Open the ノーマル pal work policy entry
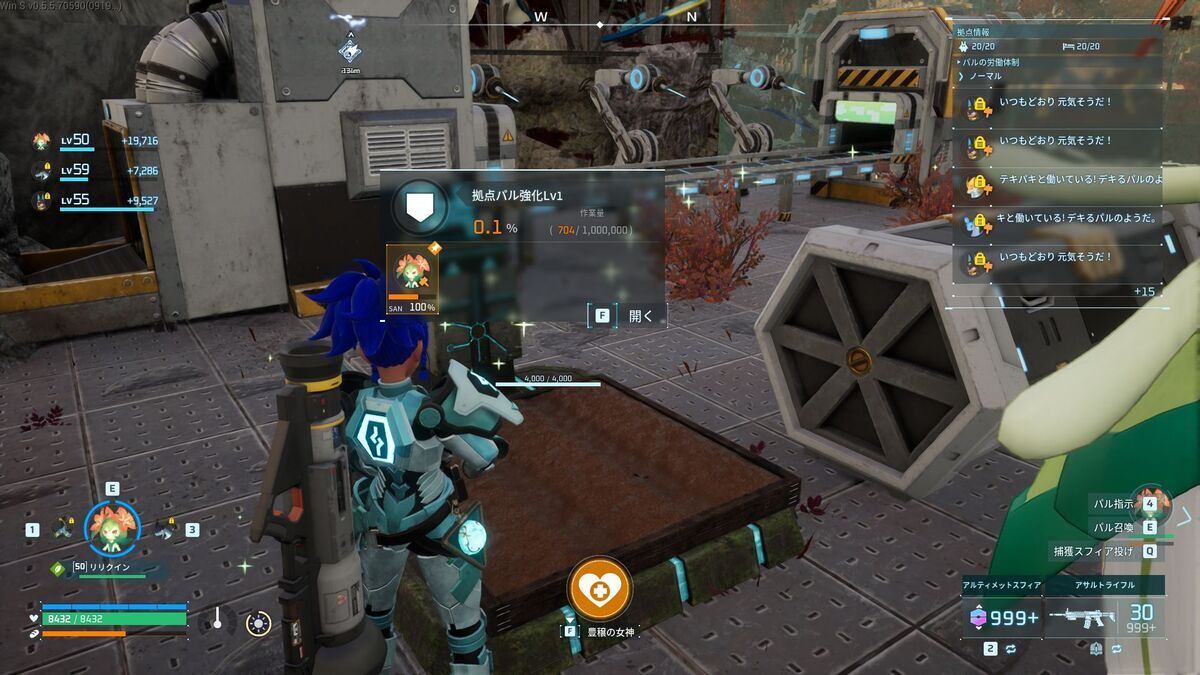This screenshot has width=1200, height=675. (984, 76)
